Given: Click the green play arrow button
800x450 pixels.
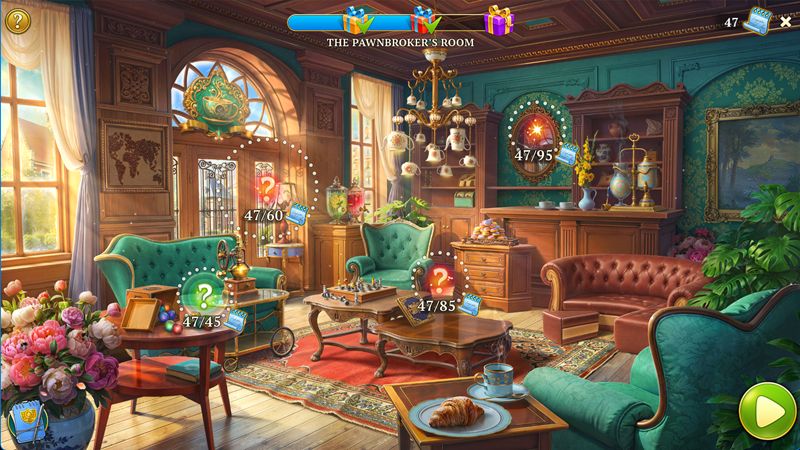Looking at the screenshot, I should click(761, 410).
